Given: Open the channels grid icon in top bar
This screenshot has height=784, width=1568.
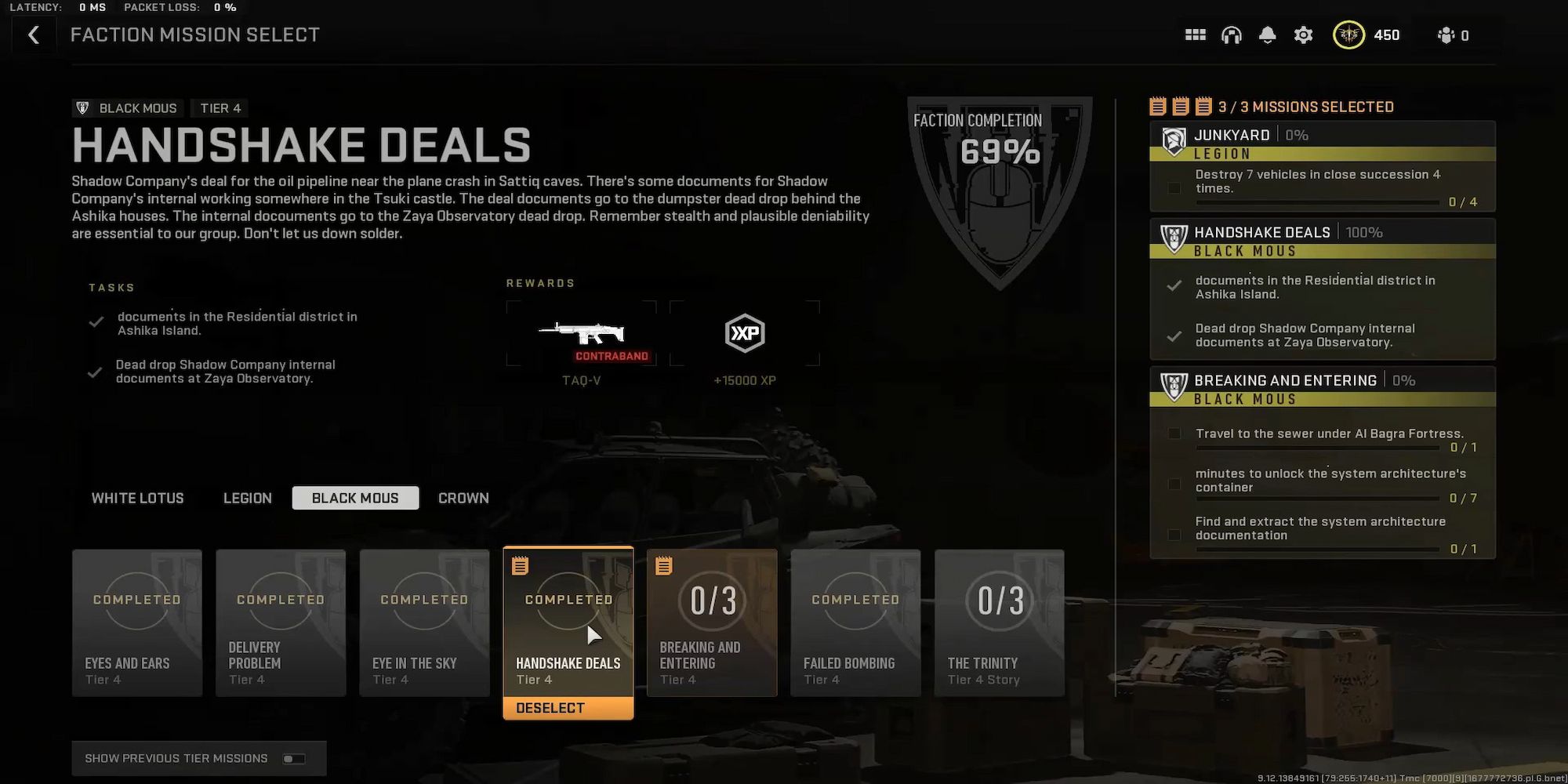Looking at the screenshot, I should (x=1195, y=34).
